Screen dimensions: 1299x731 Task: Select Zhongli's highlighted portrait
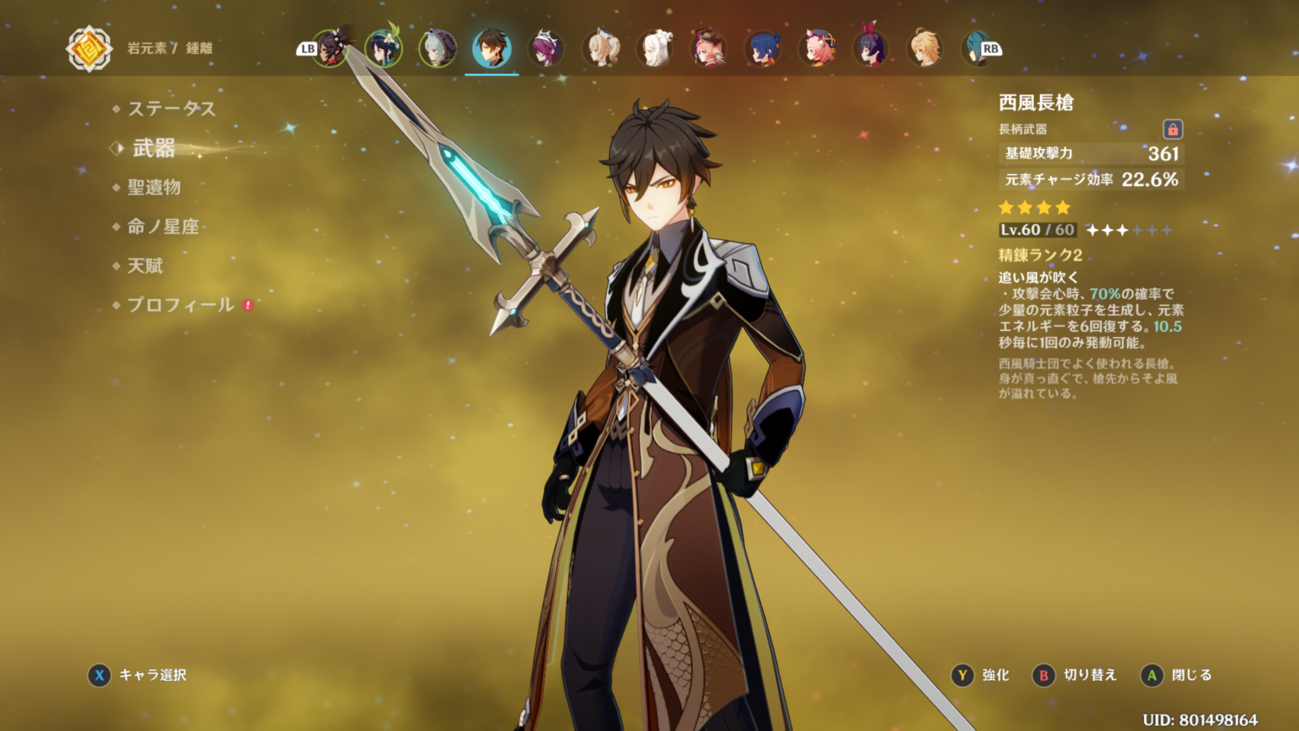[491, 48]
